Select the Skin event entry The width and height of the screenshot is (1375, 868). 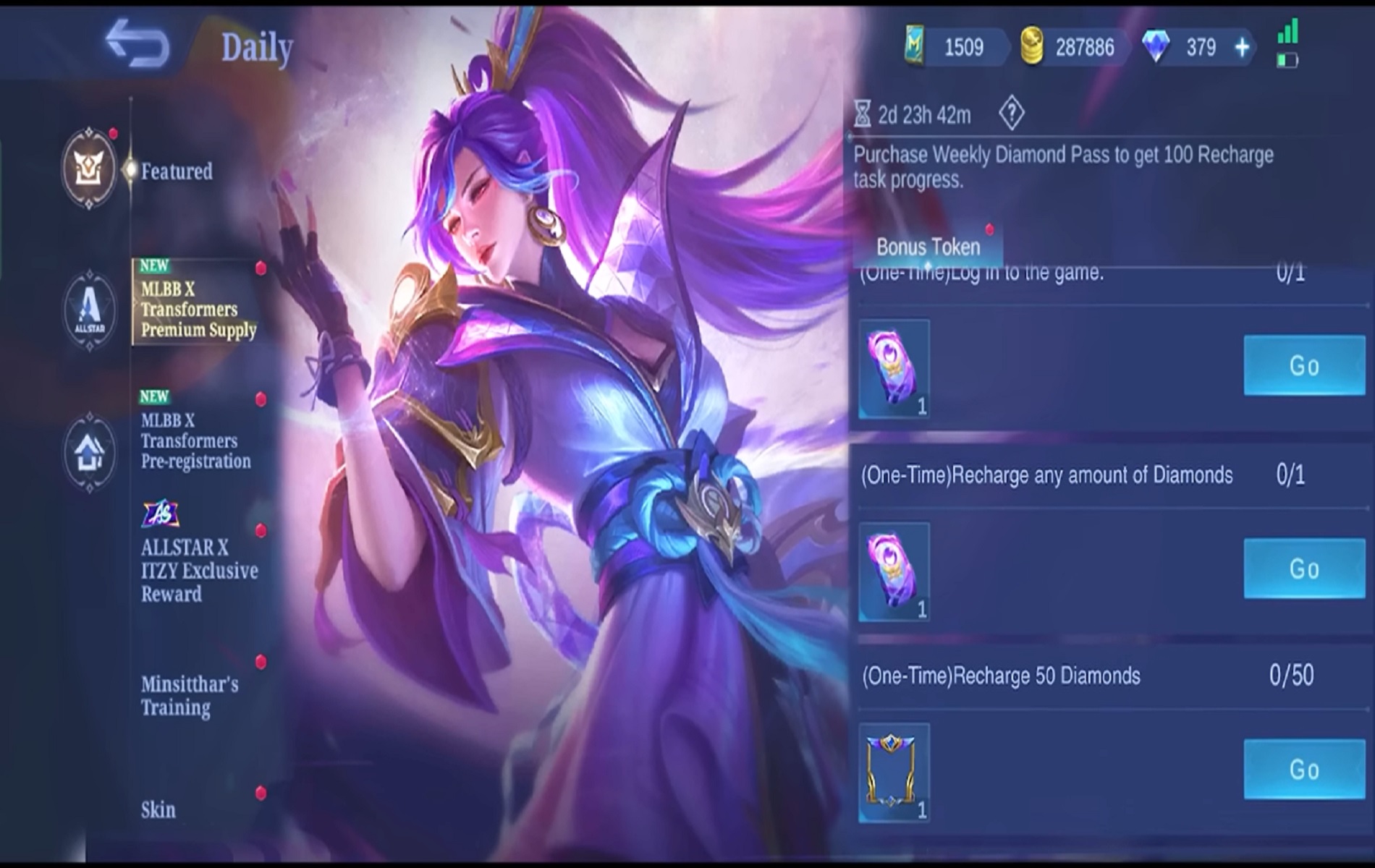point(158,809)
